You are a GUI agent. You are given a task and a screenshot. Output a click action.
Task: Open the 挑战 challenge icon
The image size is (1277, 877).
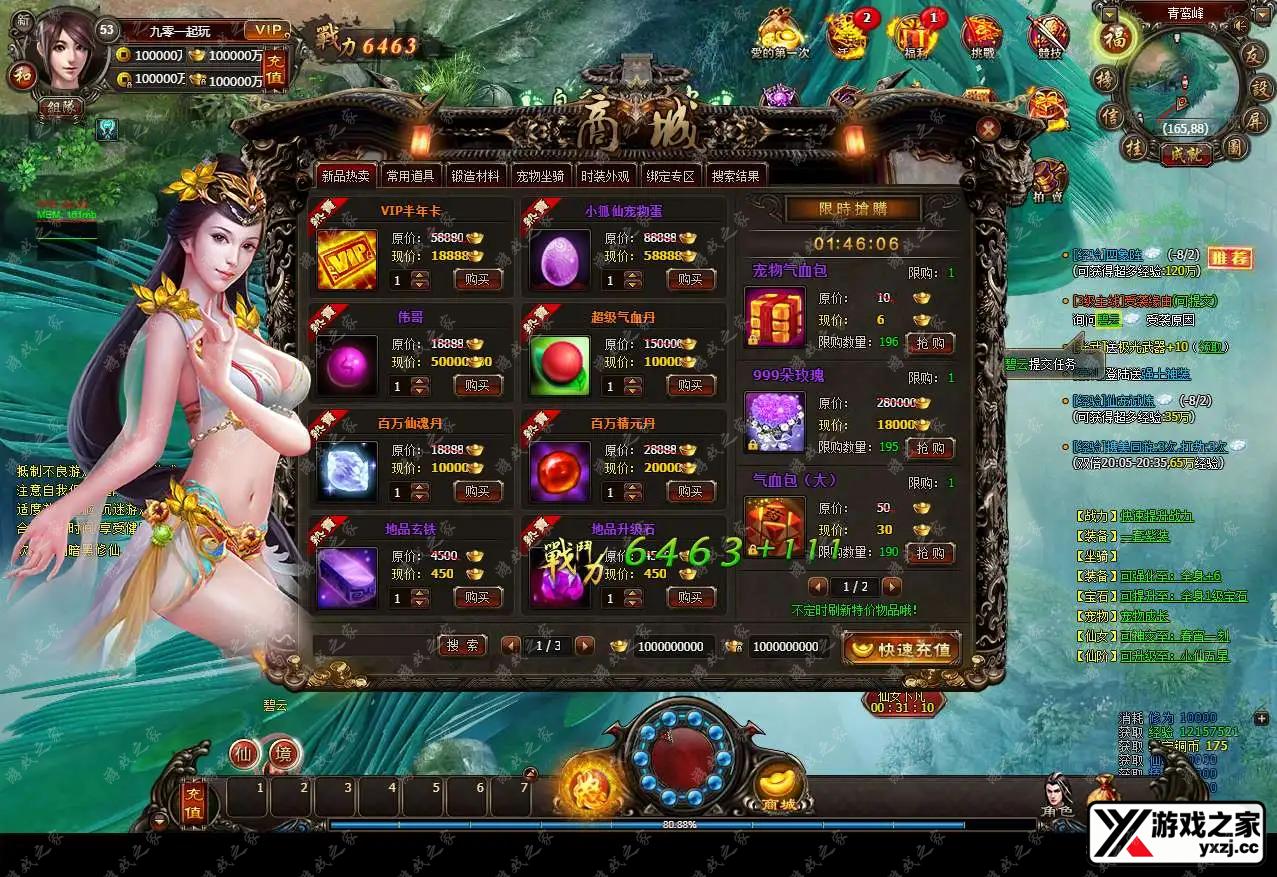click(980, 35)
